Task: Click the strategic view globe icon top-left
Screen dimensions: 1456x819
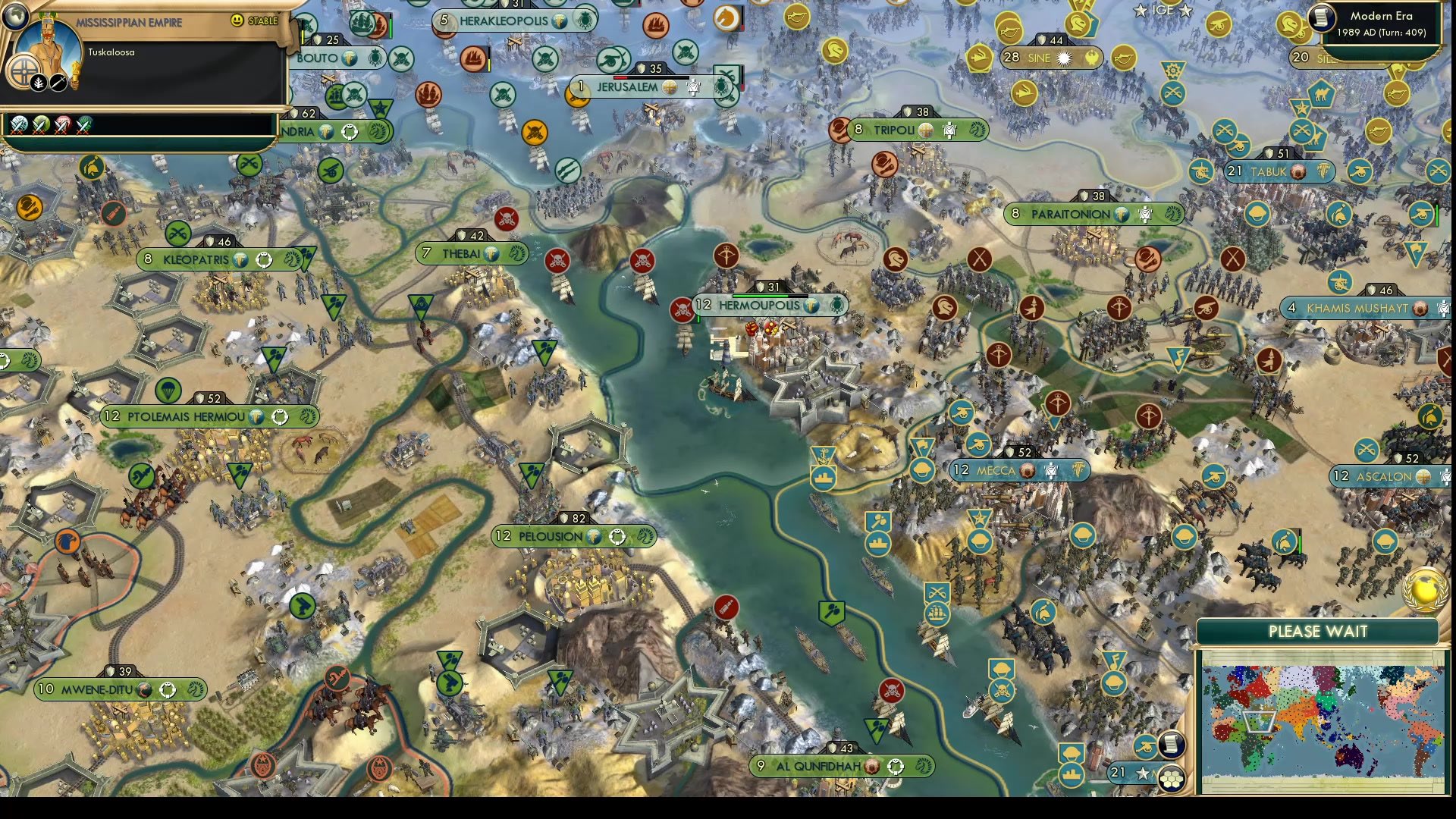Action: [x=15, y=15]
